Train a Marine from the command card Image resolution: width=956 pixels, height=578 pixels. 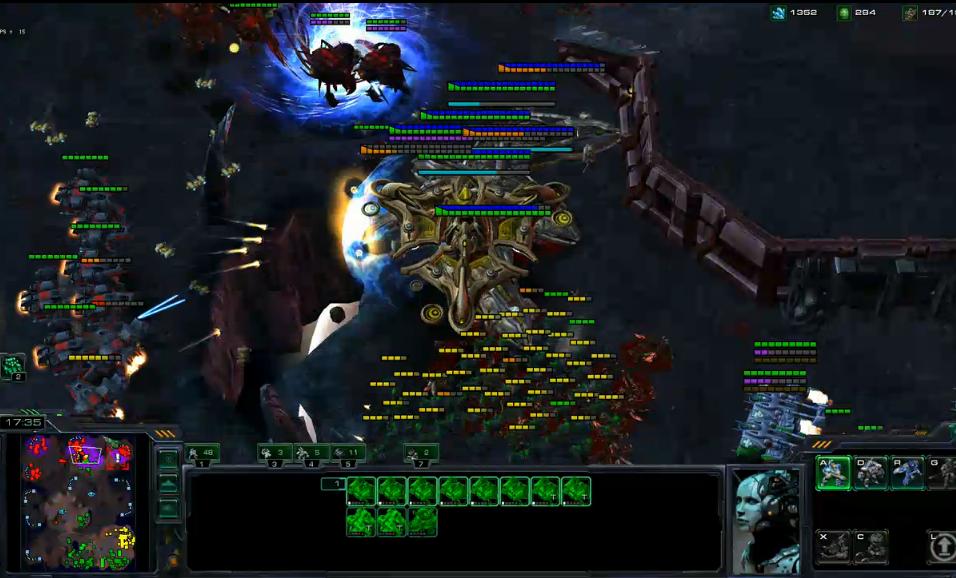(x=833, y=472)
